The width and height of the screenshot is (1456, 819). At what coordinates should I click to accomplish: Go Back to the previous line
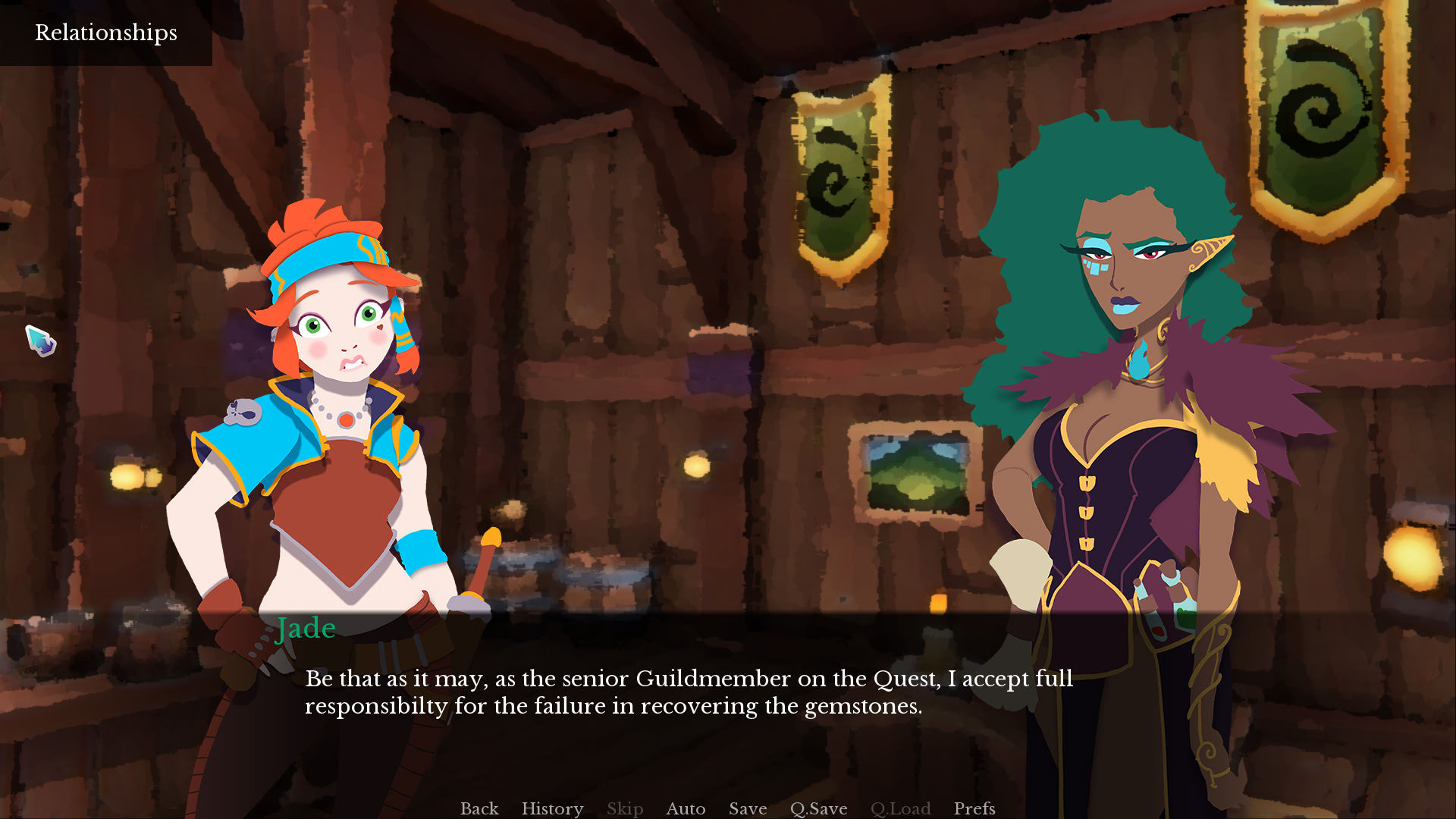[x=479, y=808]
